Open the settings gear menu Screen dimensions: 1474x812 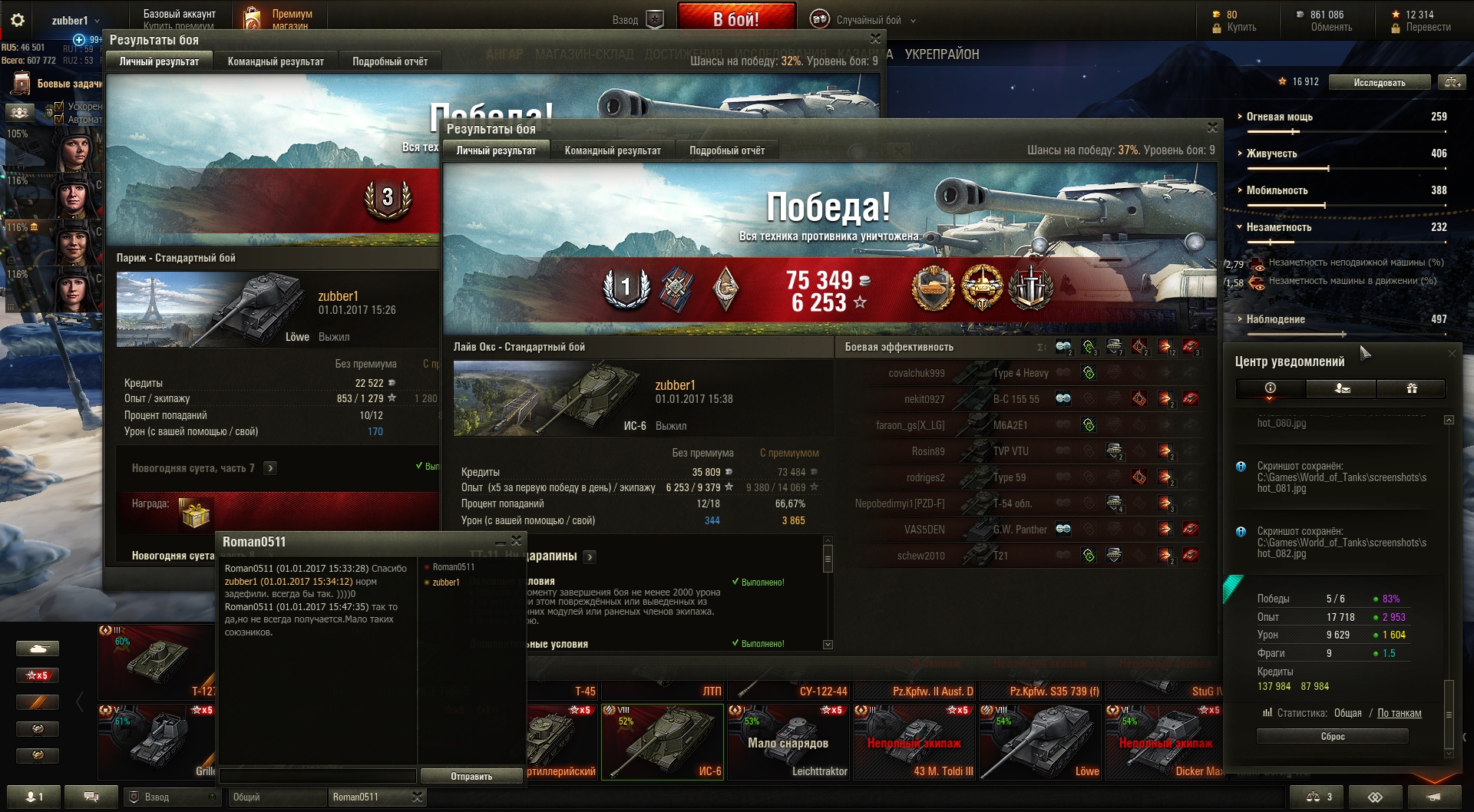coord(18,21)
